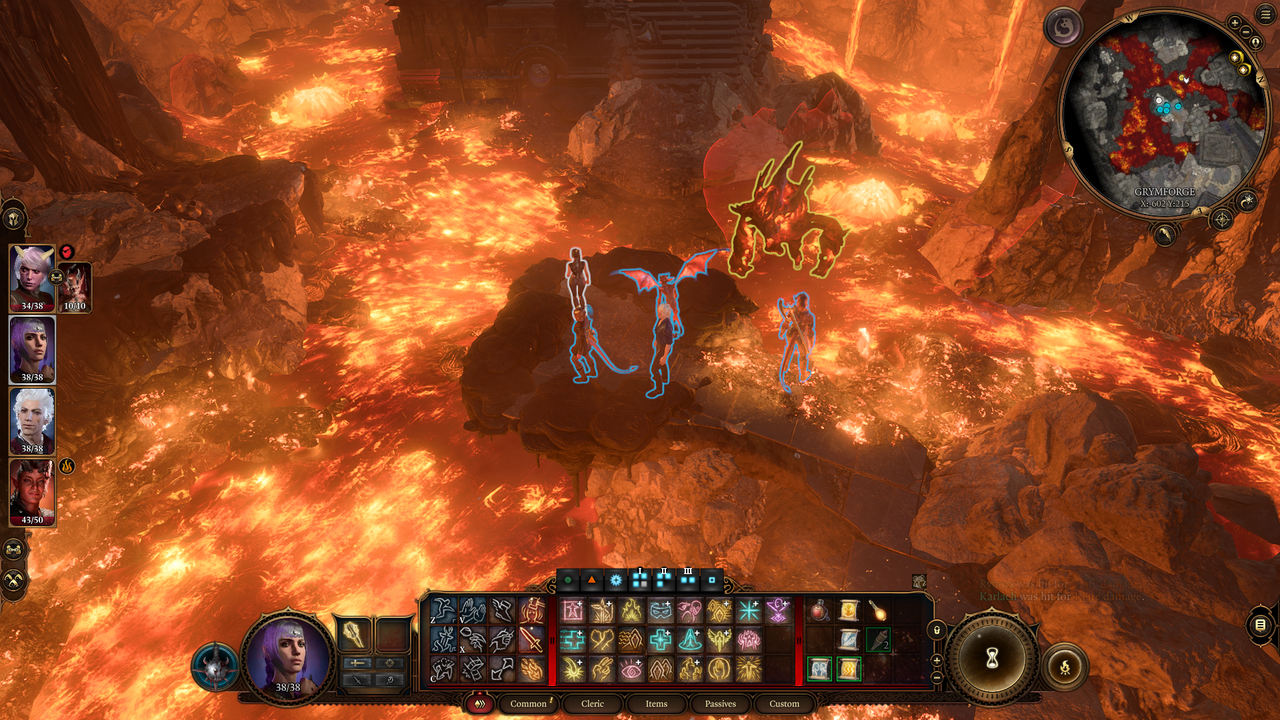
Task: Open the Cleric hotbar tab
Action: coord(593,704)
